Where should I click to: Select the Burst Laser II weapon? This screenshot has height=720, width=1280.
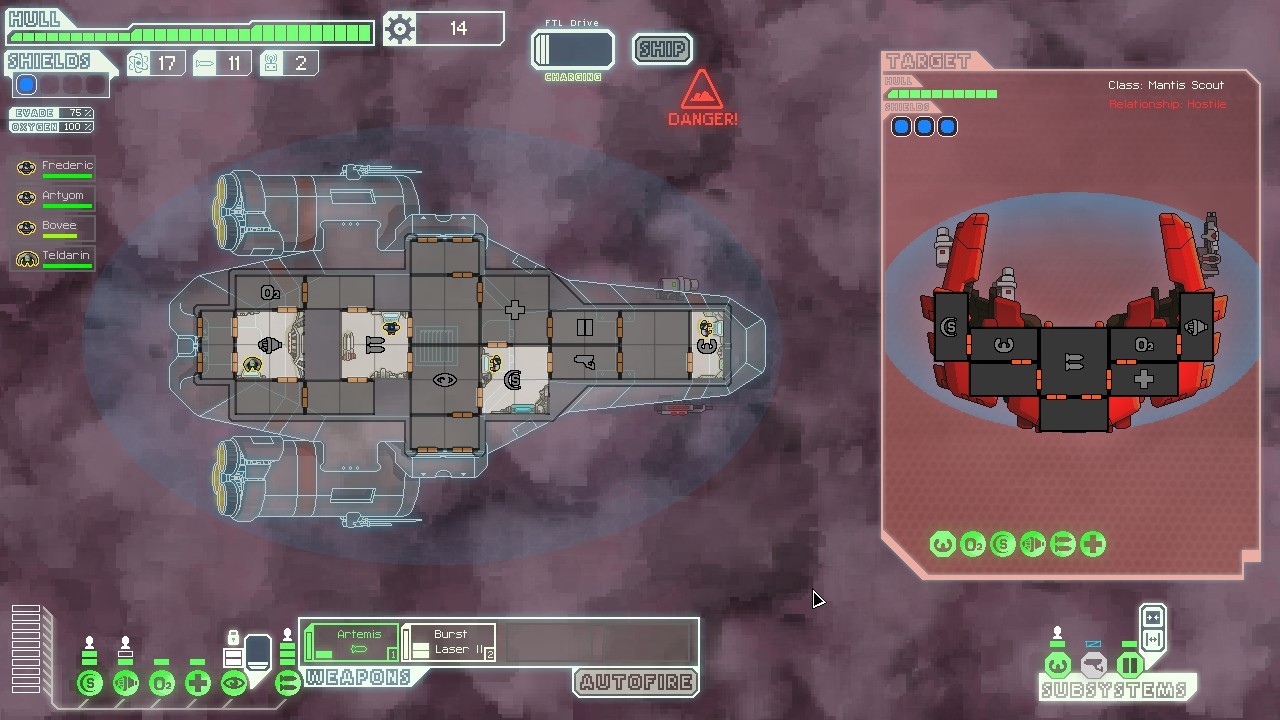(448, 640)
